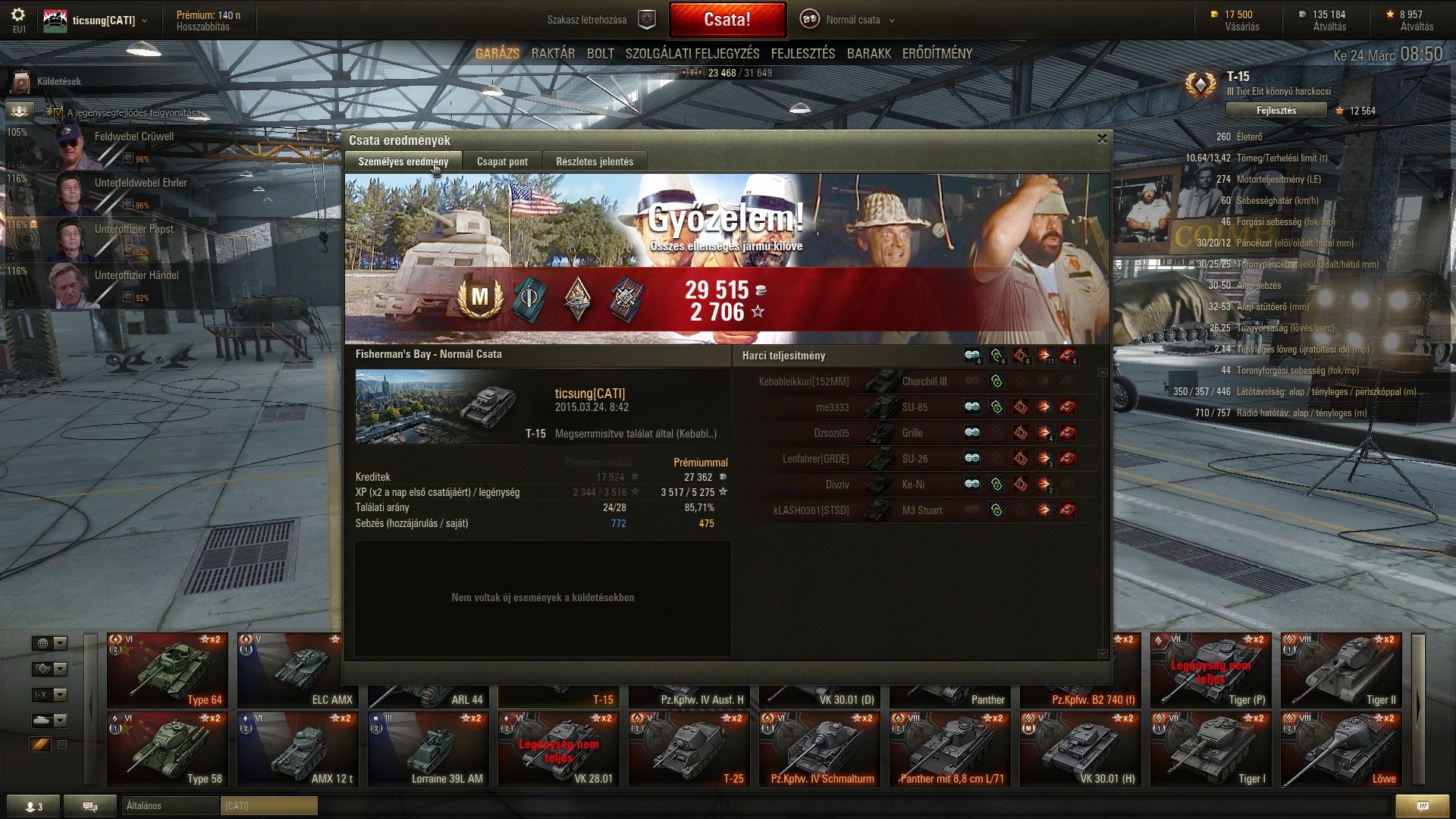Create a platoon via Szakasz létrehozása

point(599,20)
